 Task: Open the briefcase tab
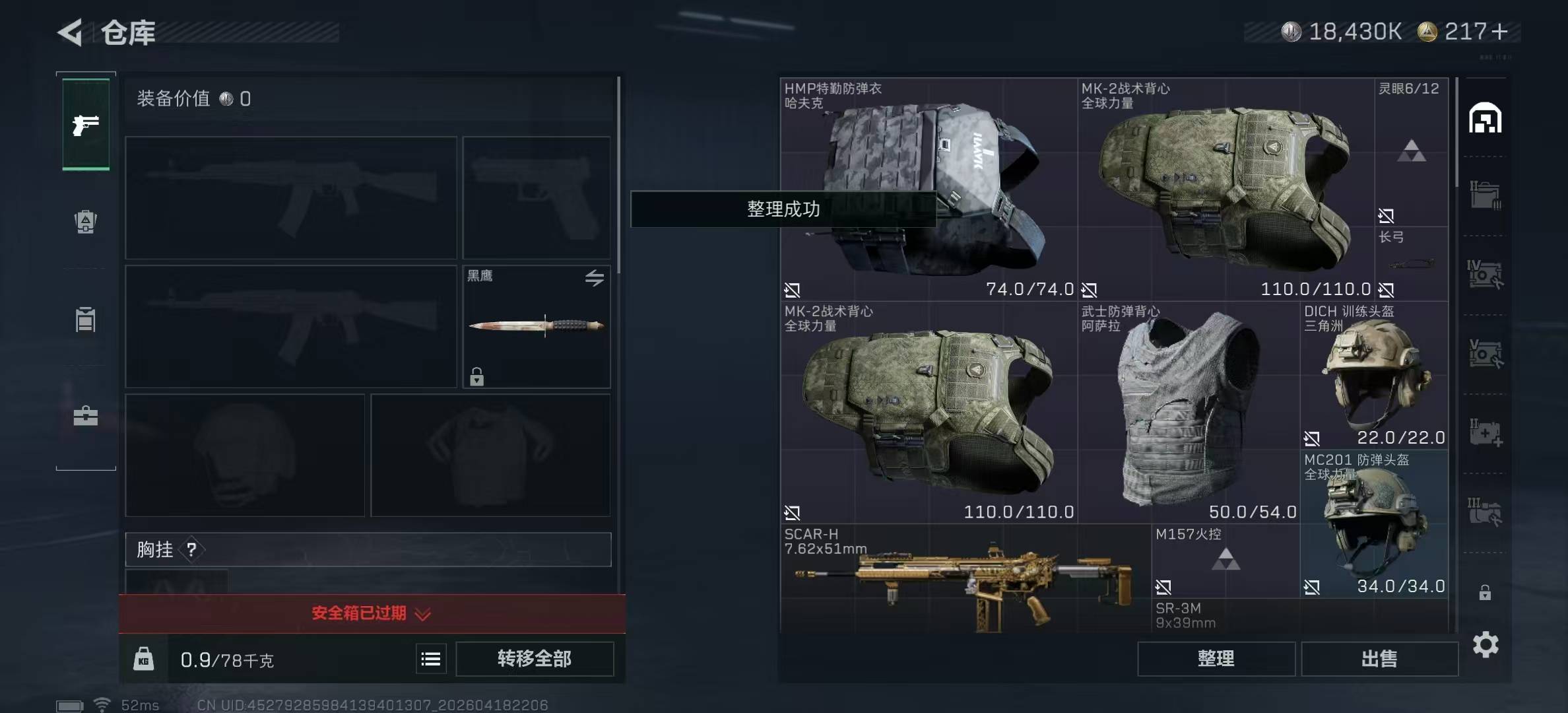tap(86, 417)
